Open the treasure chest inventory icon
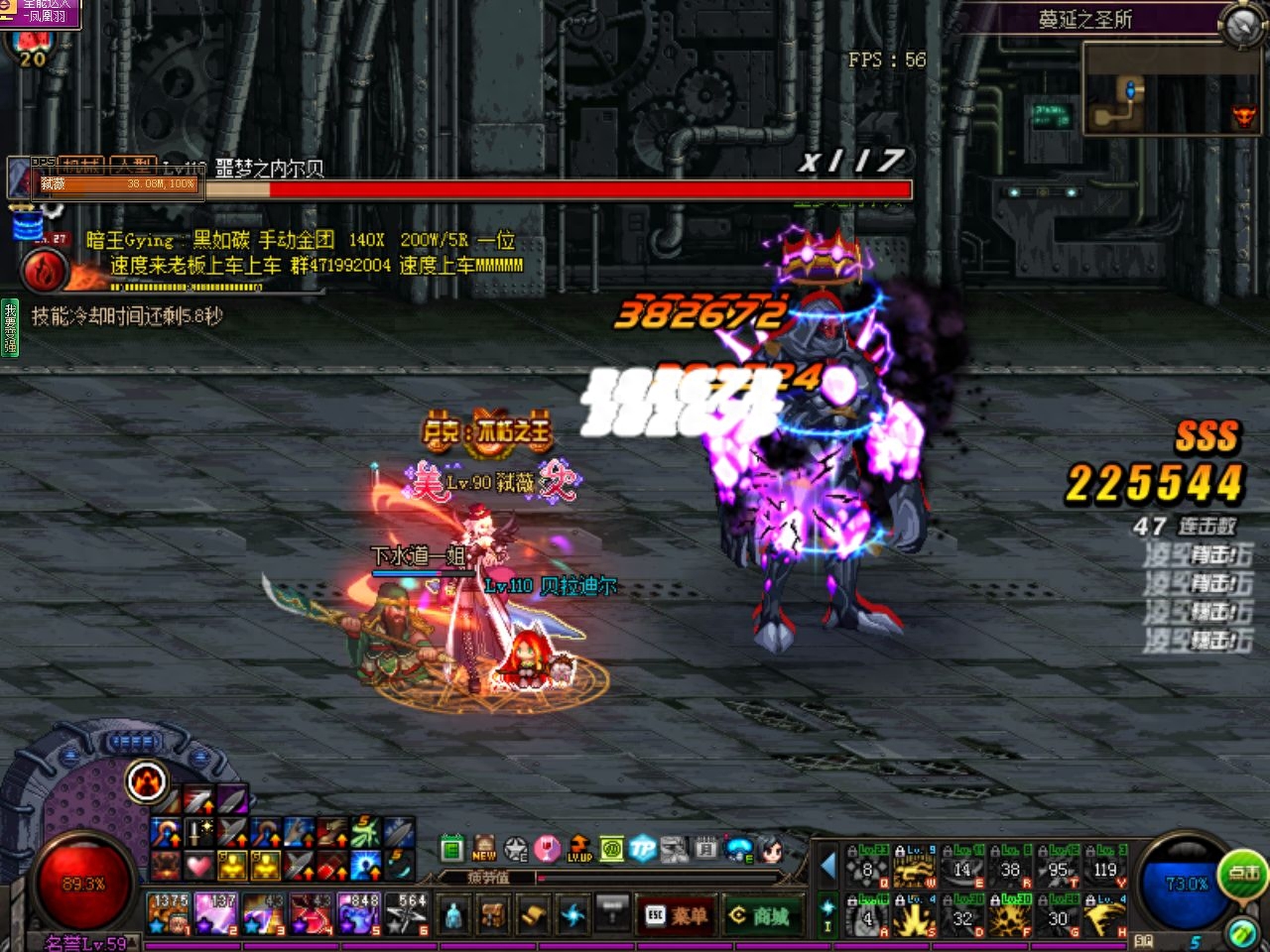1270x952 pixels. pyautogui.click(x=493, y=913)
